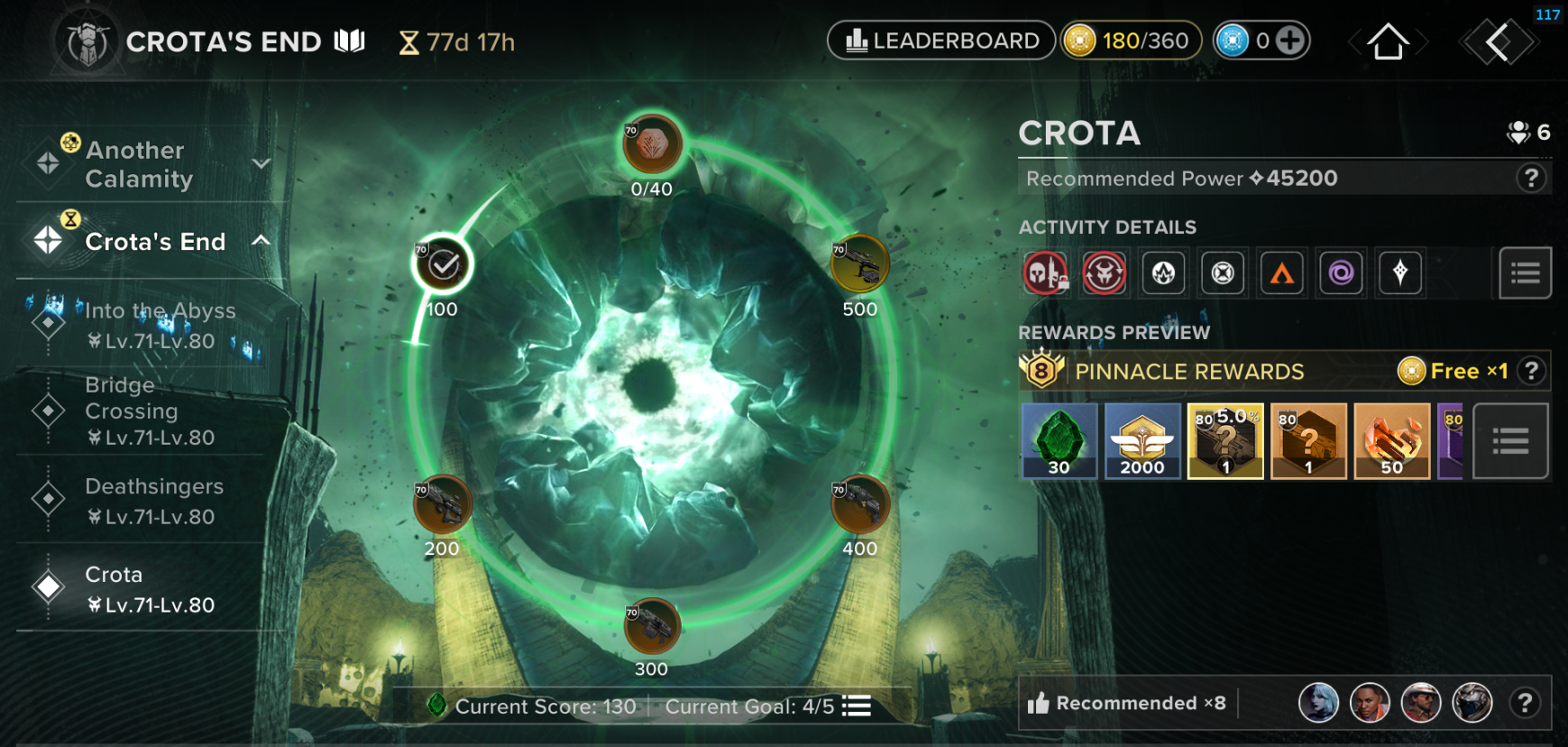Select the Deathsingers encounter diamond marker
This screenshot has width=1568, height=747.
click(47, 499)
